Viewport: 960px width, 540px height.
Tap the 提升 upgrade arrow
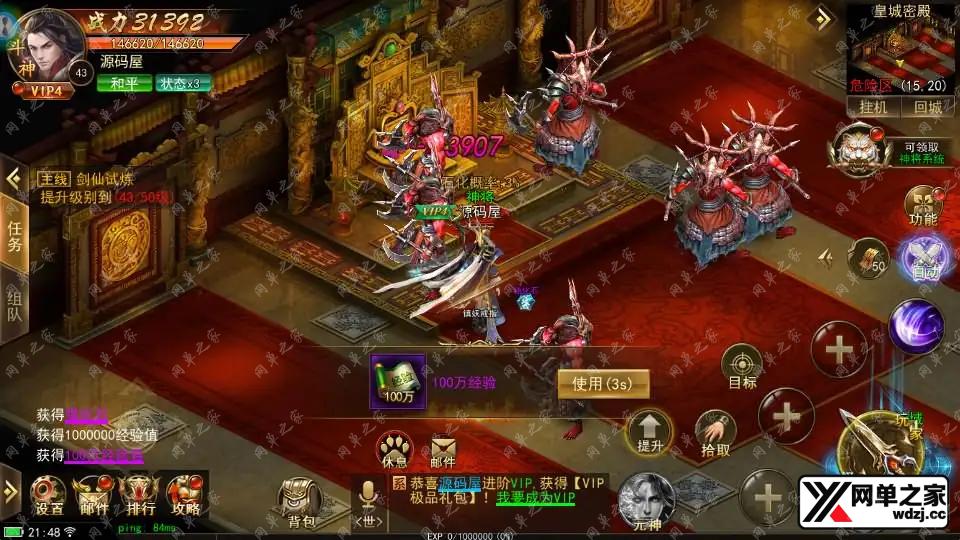click(x=648, y=432)
